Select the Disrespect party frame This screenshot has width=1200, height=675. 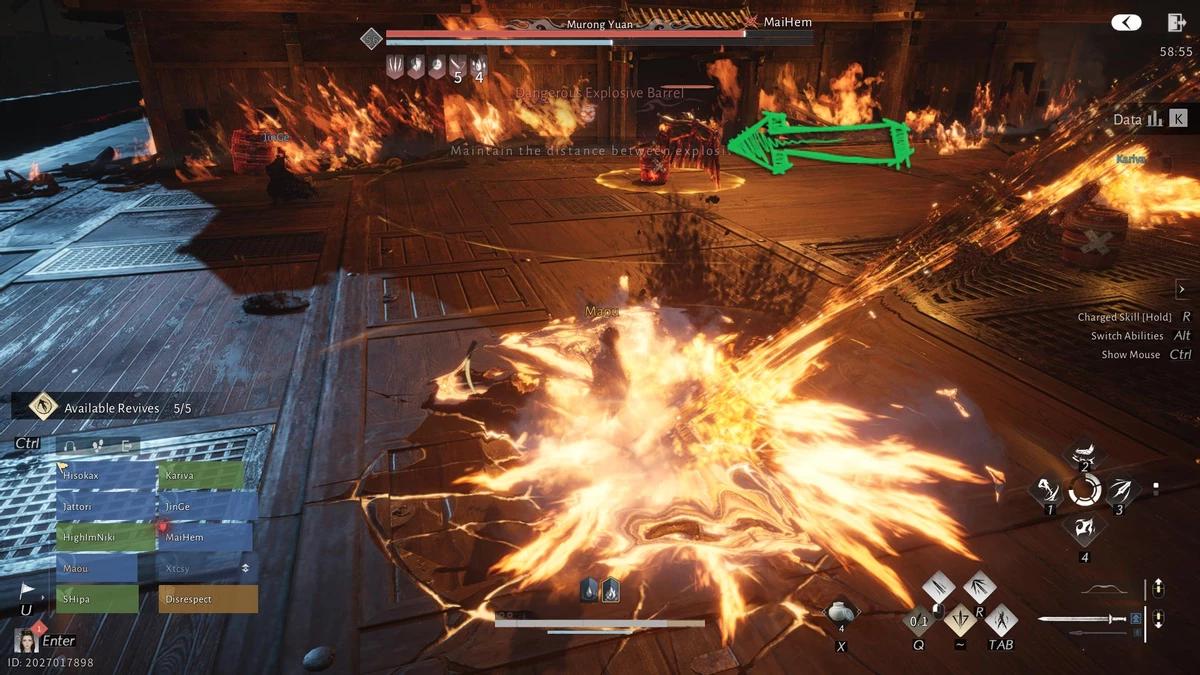click(207, 599)
